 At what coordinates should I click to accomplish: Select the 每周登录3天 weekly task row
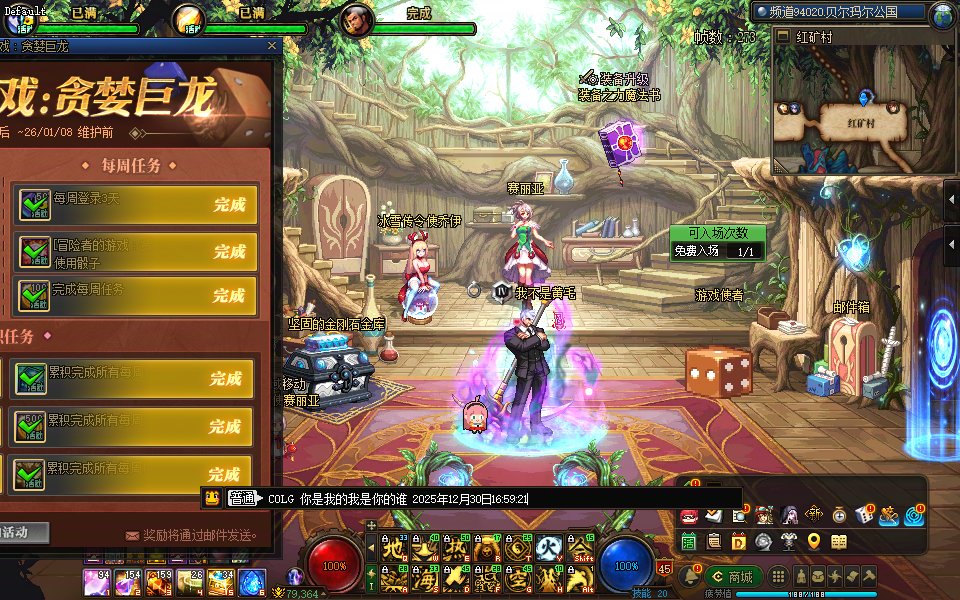click(x=135, y=204)
